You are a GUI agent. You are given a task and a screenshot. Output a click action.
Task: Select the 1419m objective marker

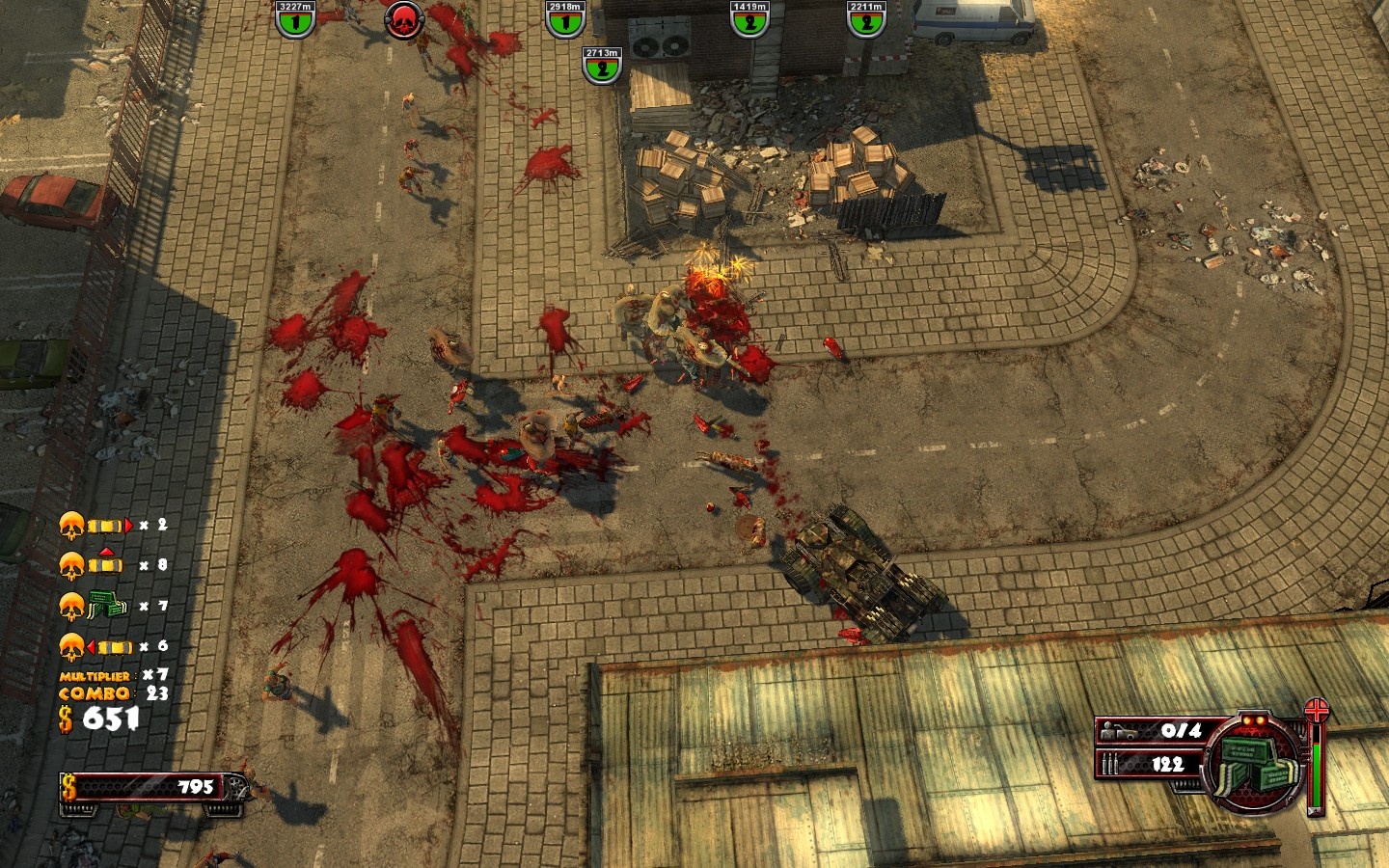coord(749,19)
